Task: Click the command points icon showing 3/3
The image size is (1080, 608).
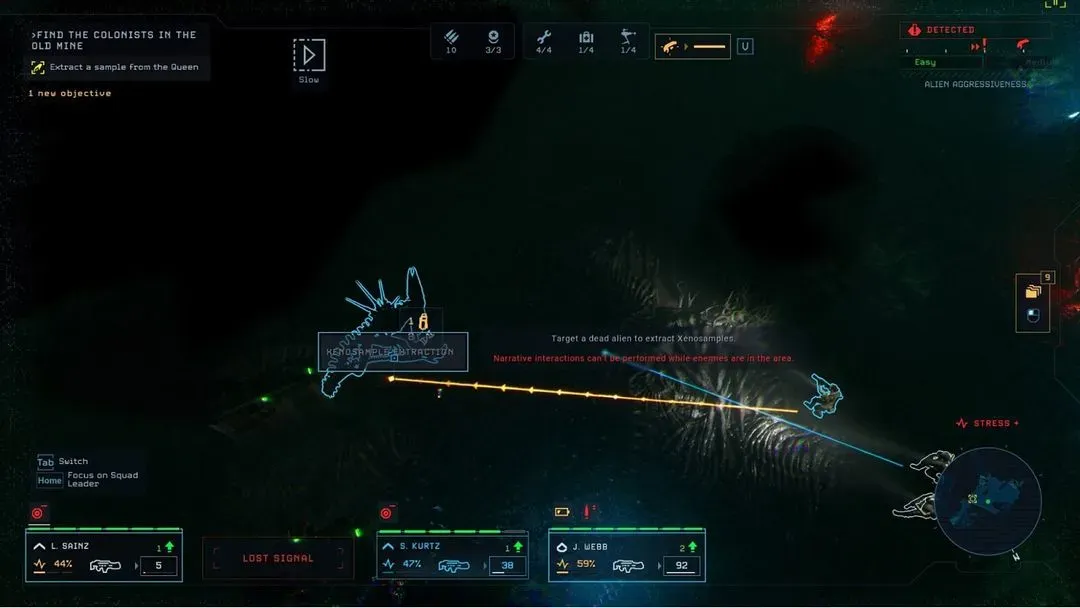Action: pos(493,38)
